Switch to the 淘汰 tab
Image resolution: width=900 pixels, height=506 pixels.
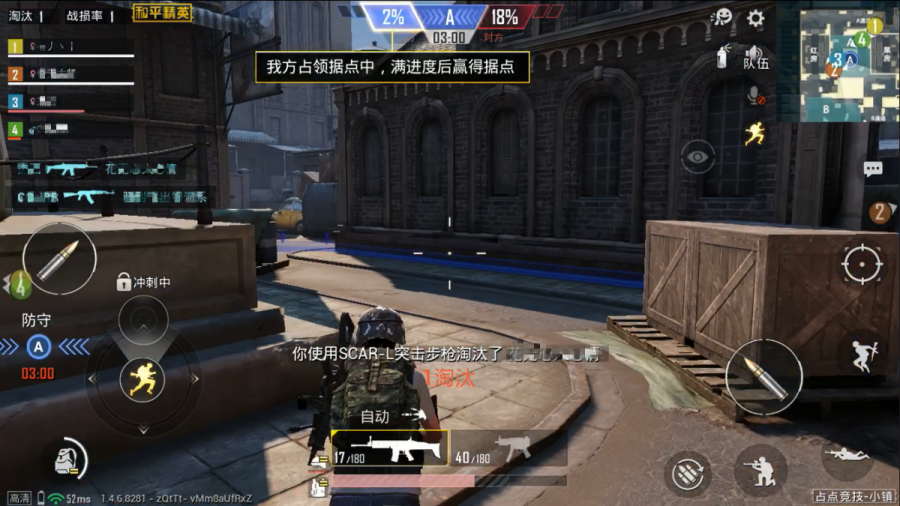[22, 16]
